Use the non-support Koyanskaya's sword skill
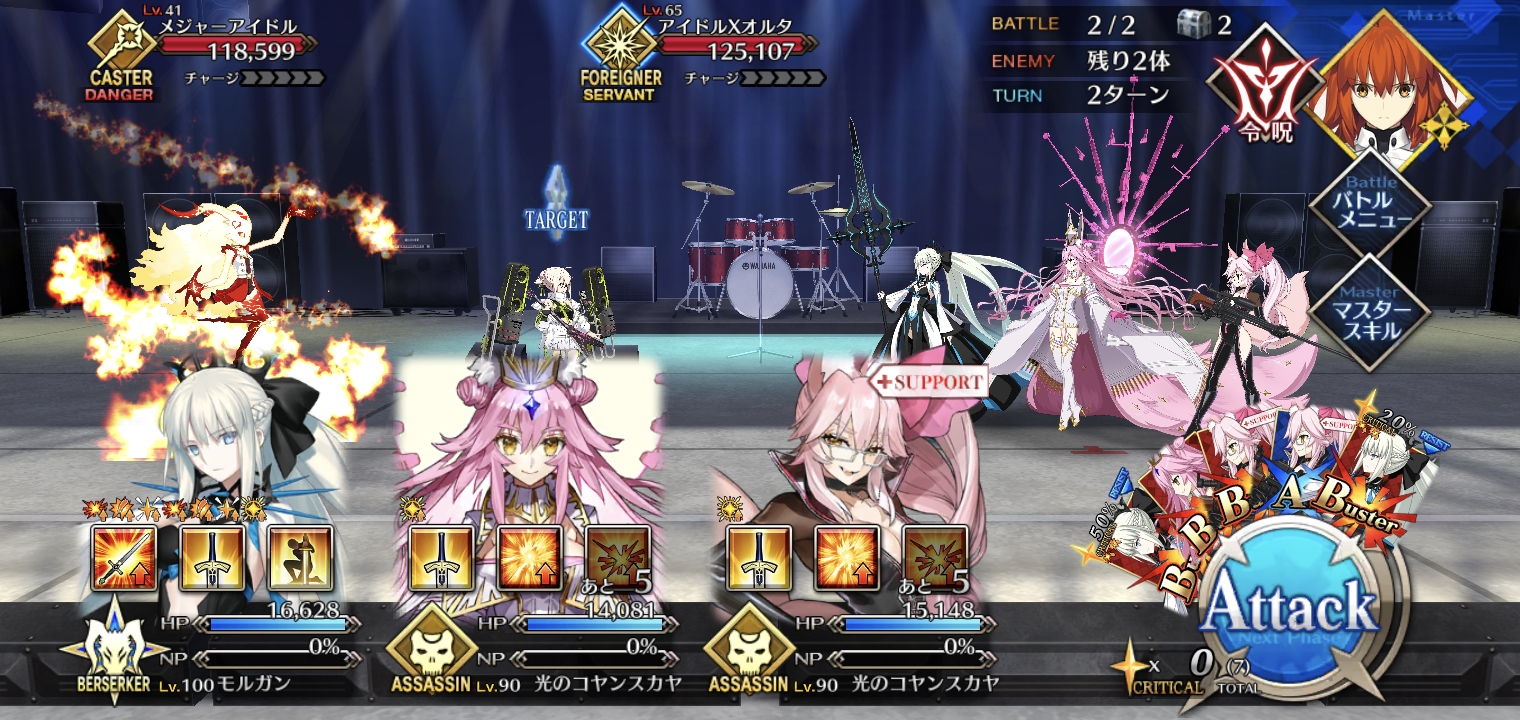This screenshot has width=1520, height=720. click(x=441, y=559)
